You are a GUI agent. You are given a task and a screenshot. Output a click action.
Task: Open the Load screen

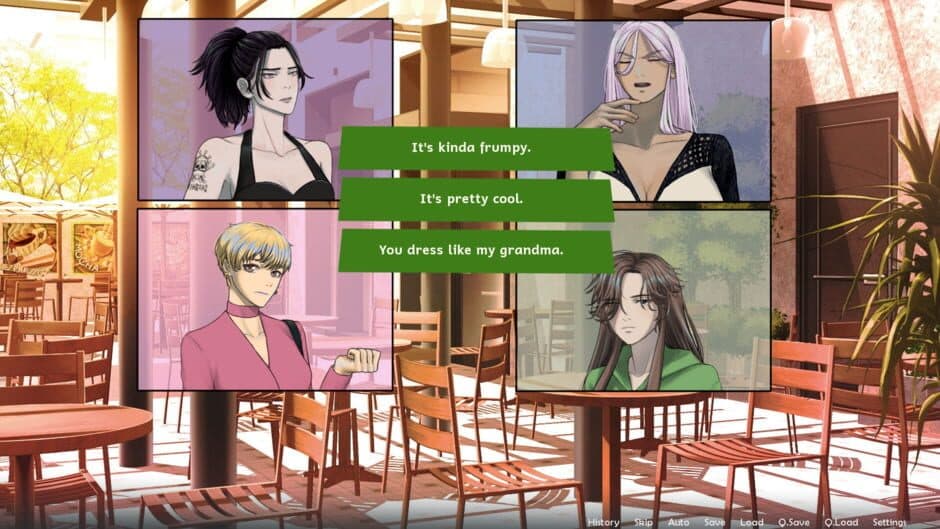click(751, 522)
